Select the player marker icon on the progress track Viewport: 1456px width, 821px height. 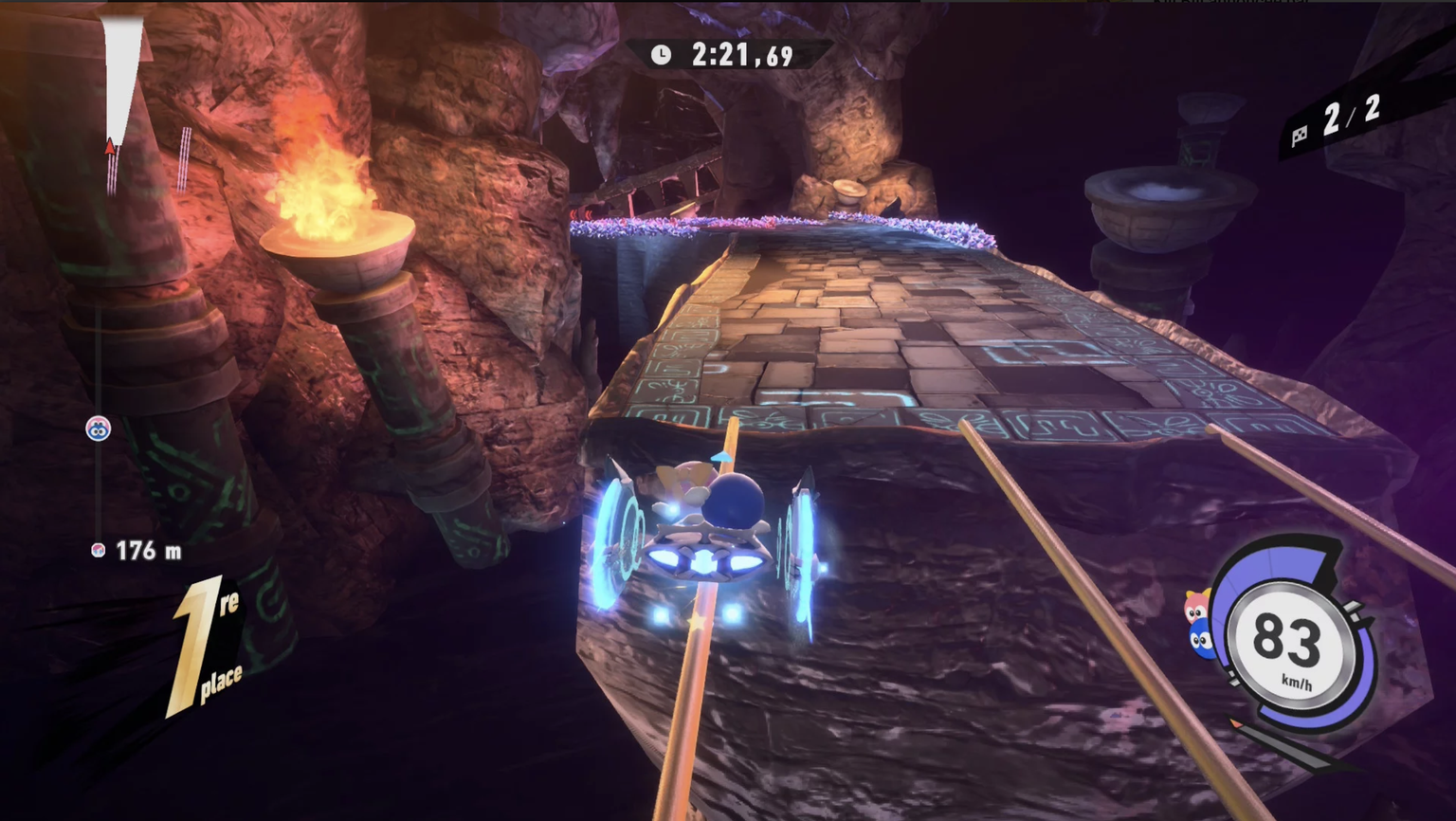[99, 429]
